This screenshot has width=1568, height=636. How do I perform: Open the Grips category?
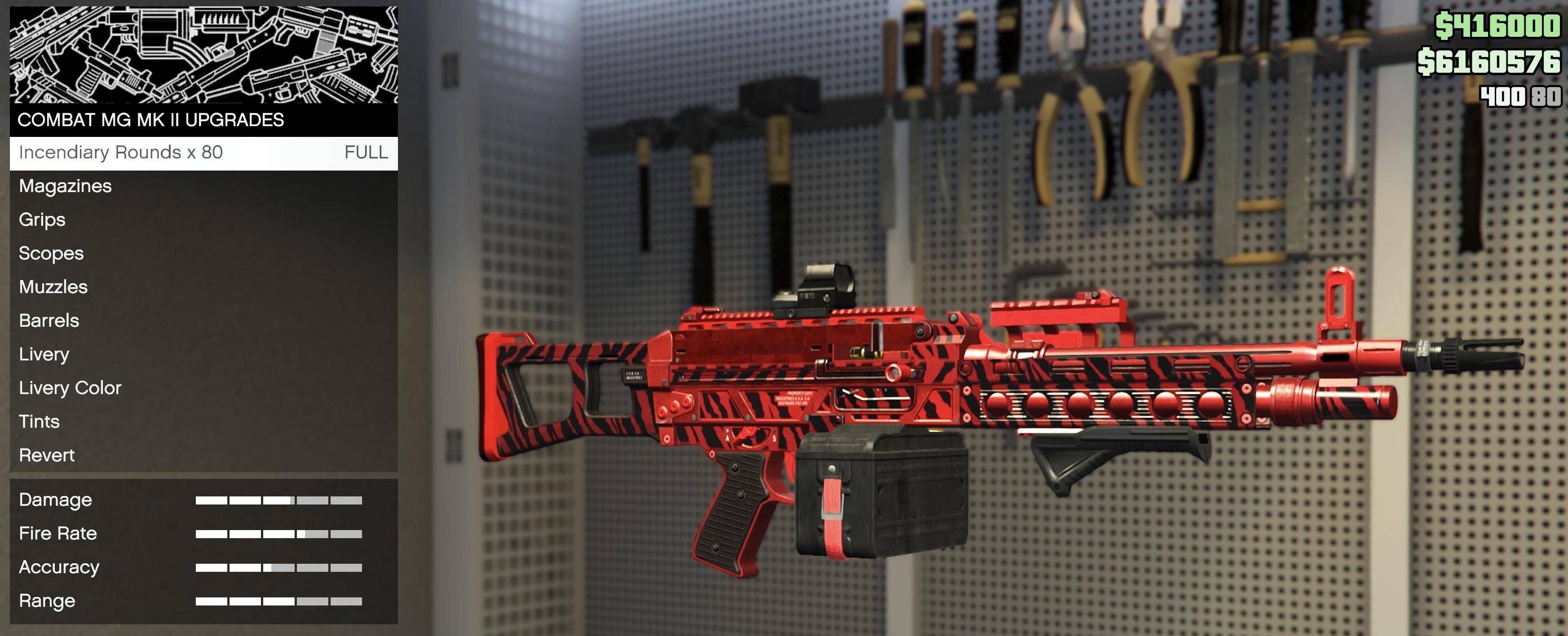42,219
